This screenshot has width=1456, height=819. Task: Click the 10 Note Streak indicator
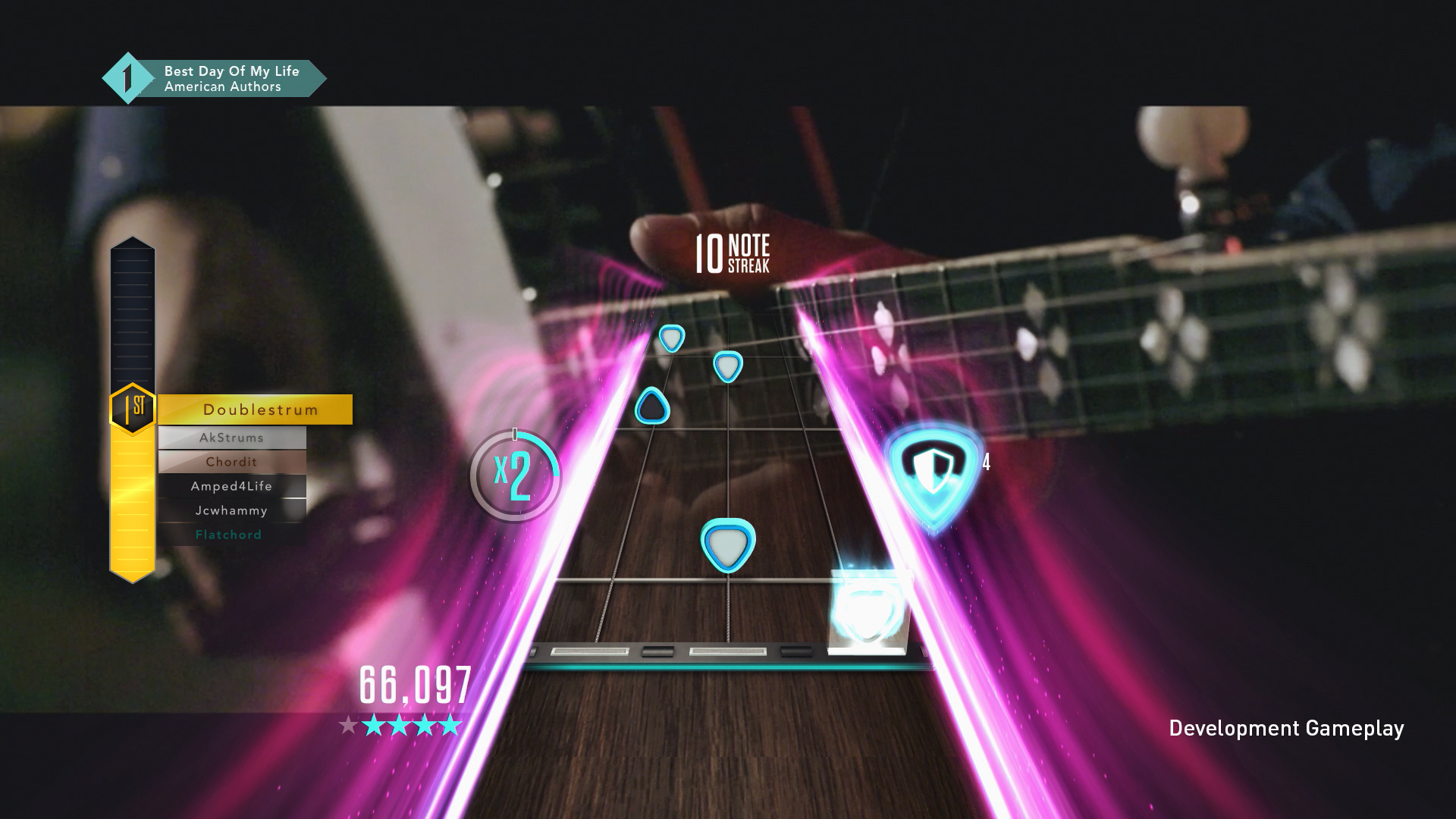point(732,253)
